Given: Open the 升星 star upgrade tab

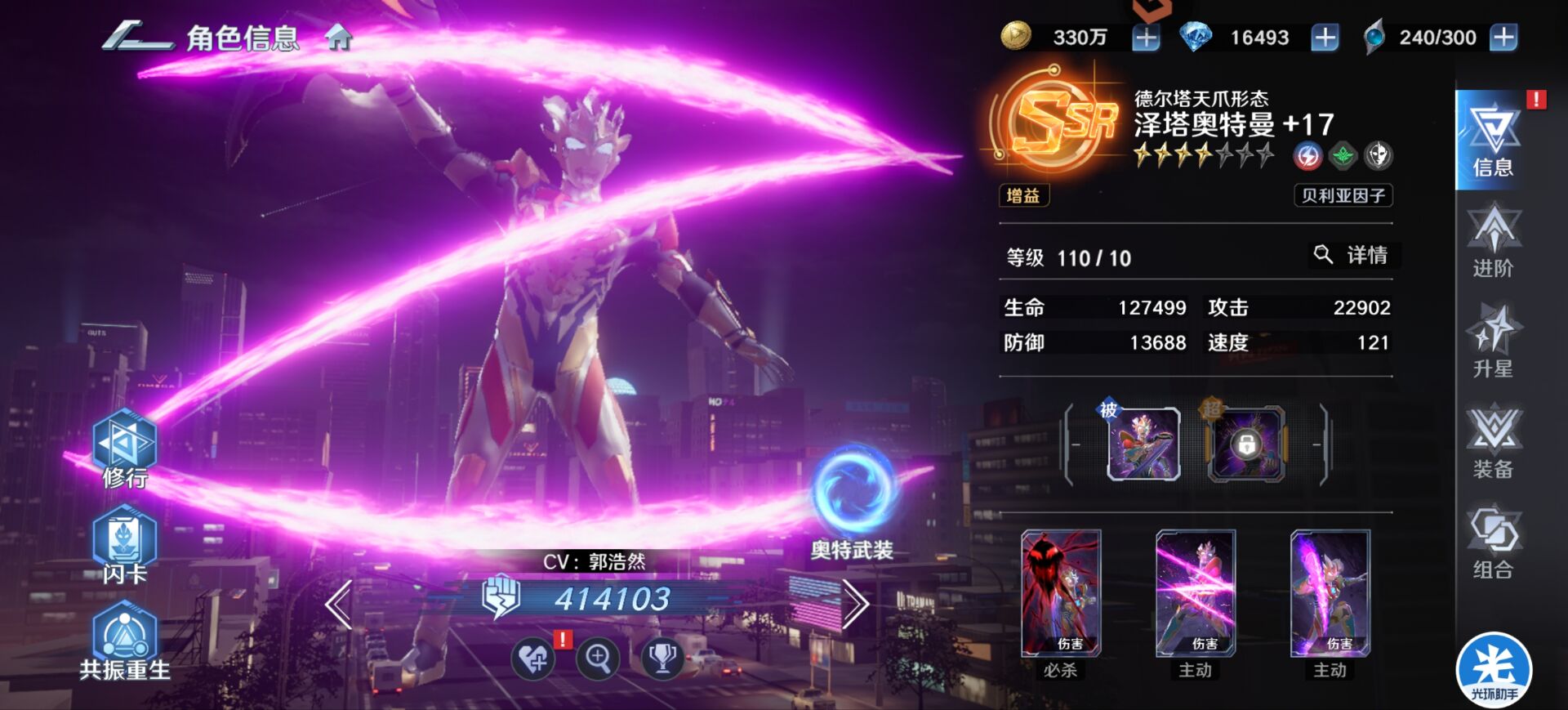Looking at the screenshot, I should [x=1492, y=342].
